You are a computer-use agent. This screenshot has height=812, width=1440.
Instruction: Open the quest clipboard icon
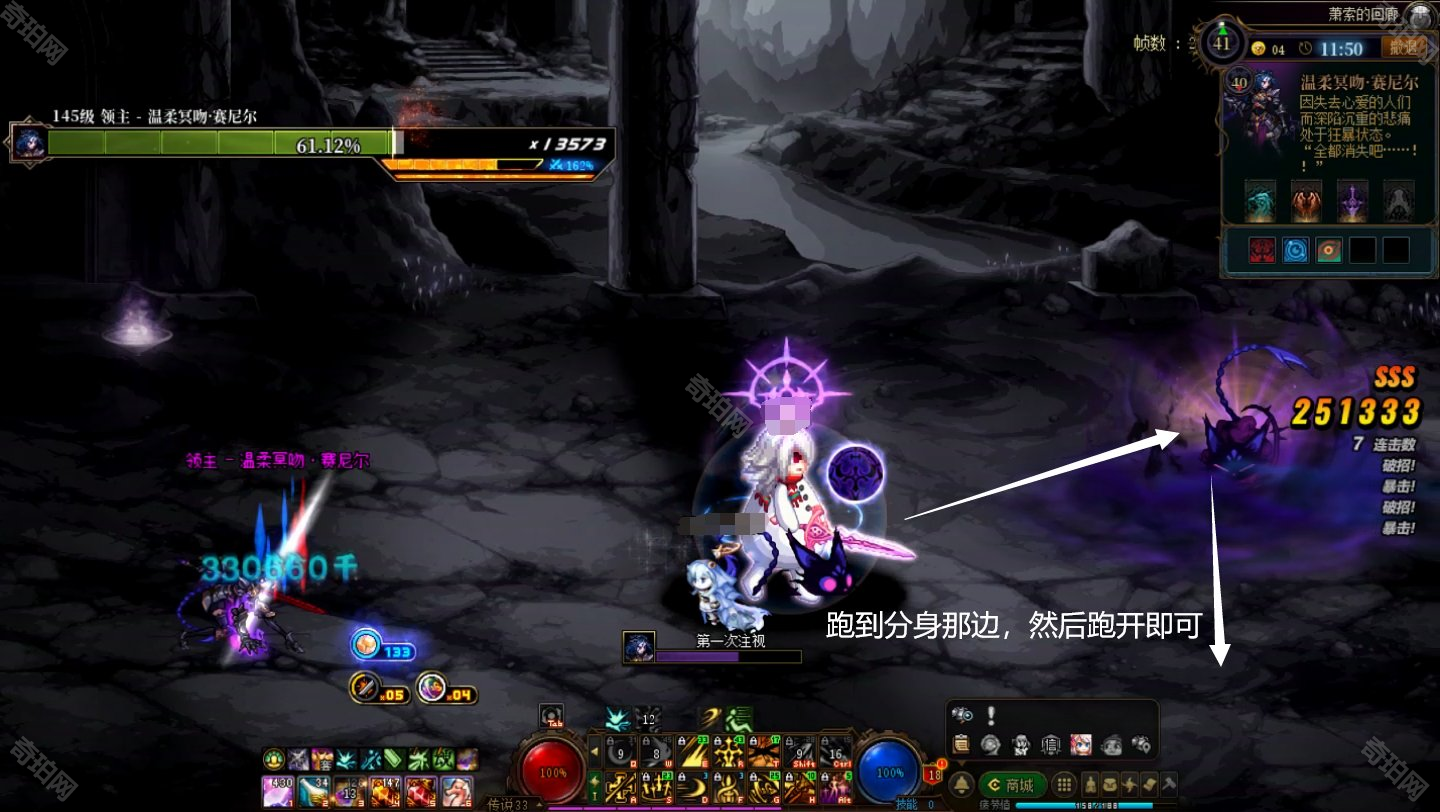pyautogui.click(x=962, y=744)
